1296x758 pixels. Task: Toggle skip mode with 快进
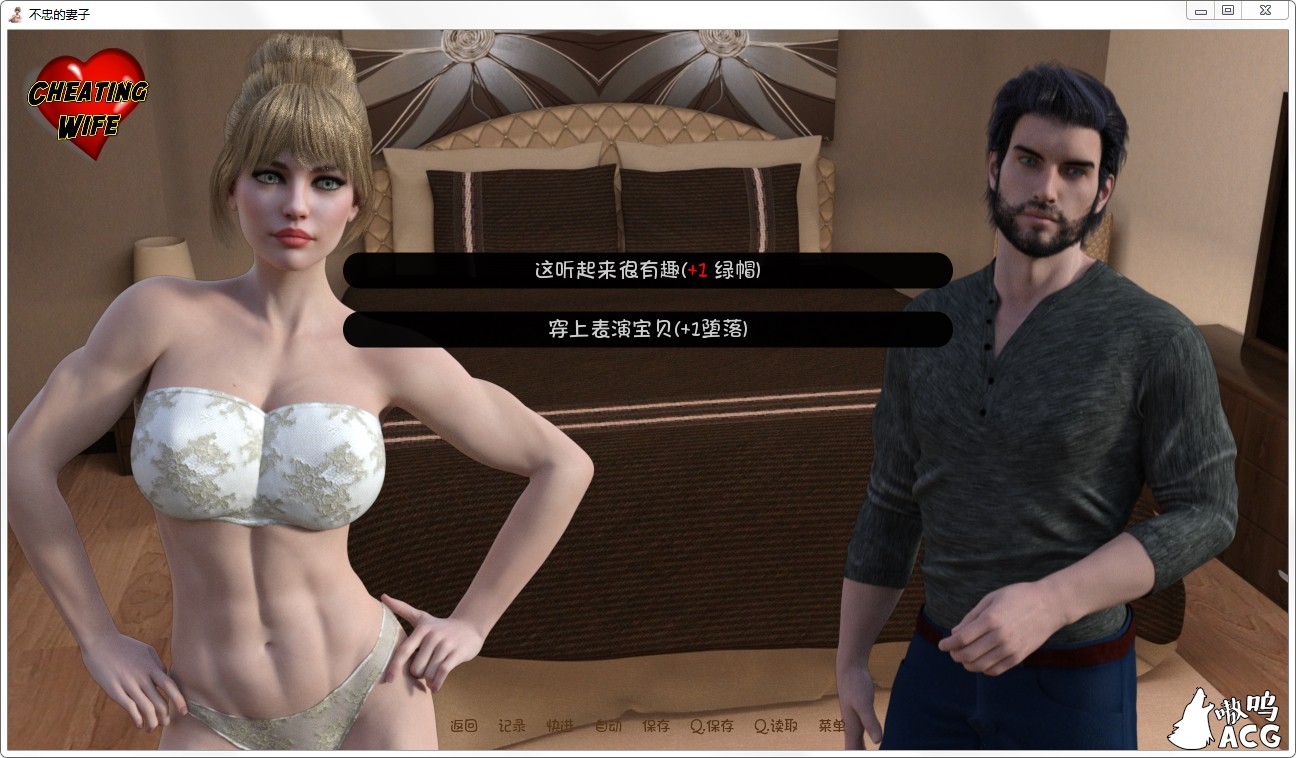coord(558,727)
